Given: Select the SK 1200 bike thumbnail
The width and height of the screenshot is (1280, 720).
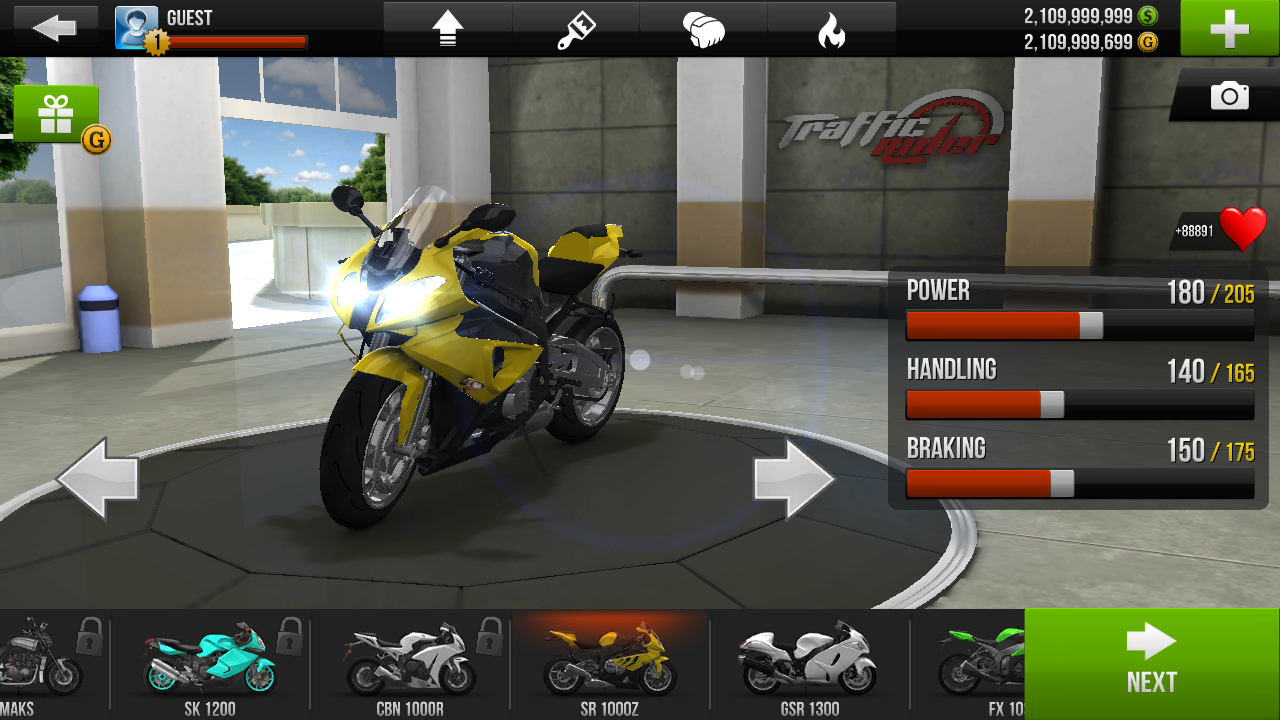Looking at the screenshot, I should (x=209, y=664).
